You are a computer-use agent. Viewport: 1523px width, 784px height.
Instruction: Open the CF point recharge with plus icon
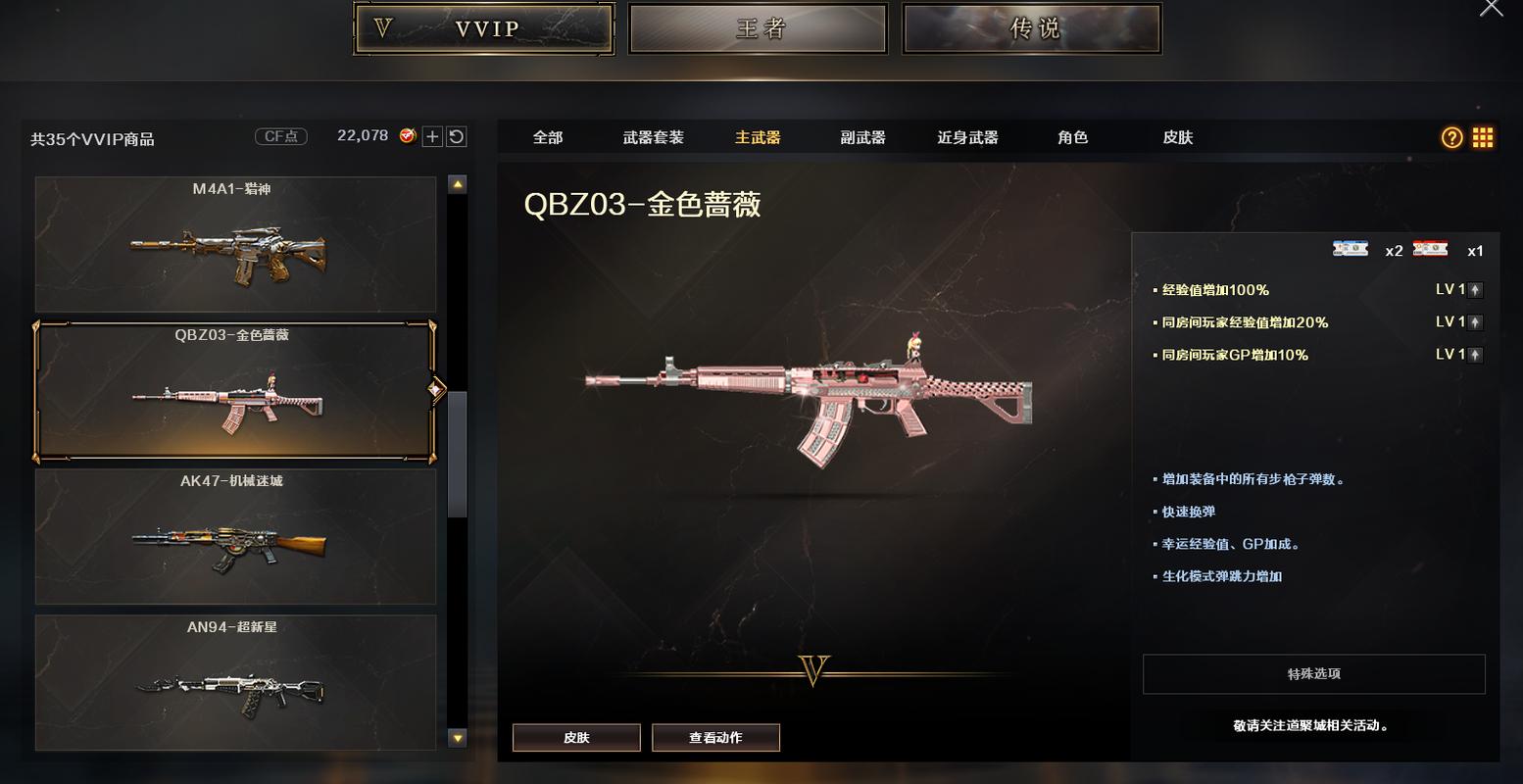[430, 136]
